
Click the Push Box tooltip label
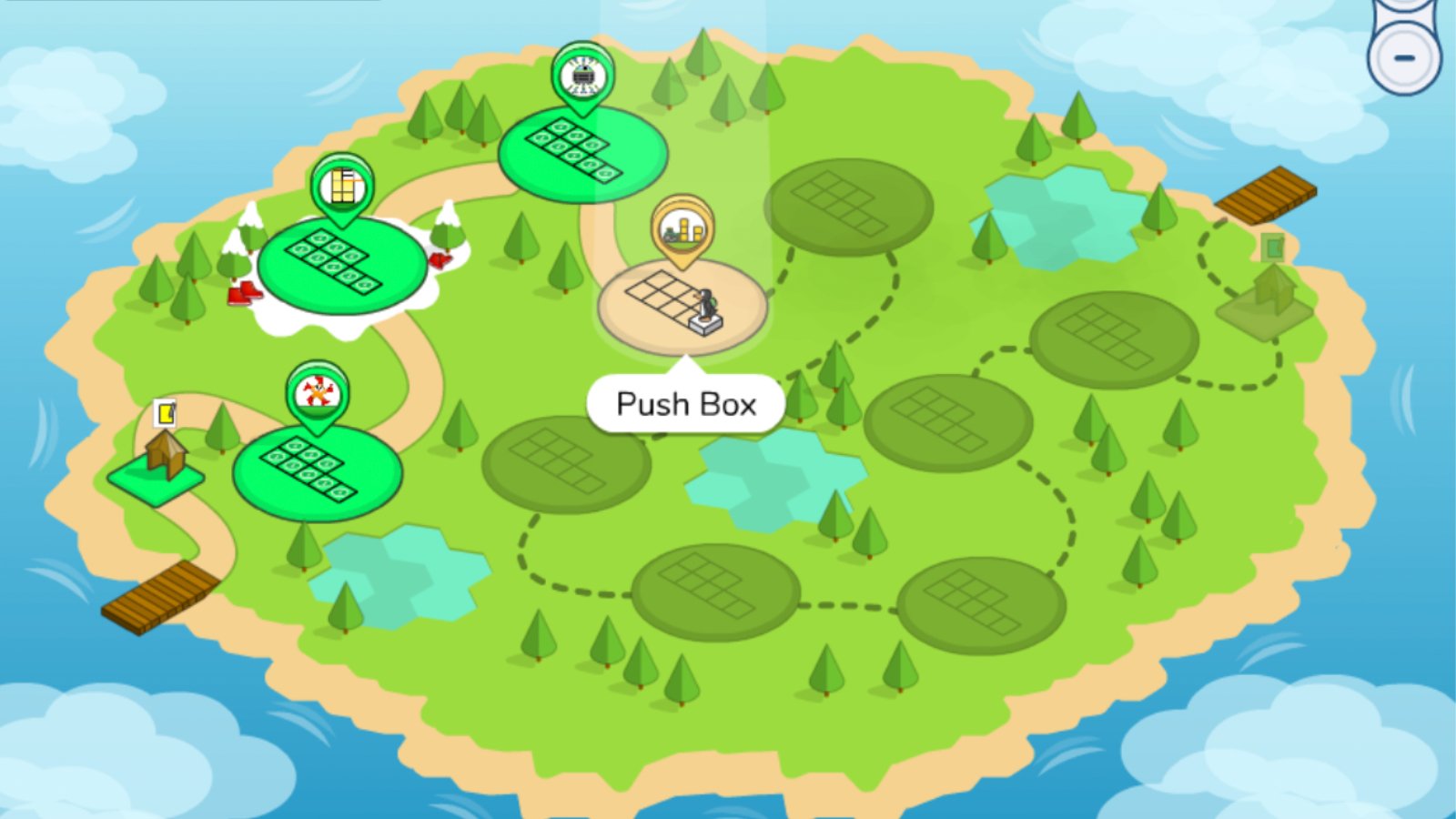click(x=686, y=403)
